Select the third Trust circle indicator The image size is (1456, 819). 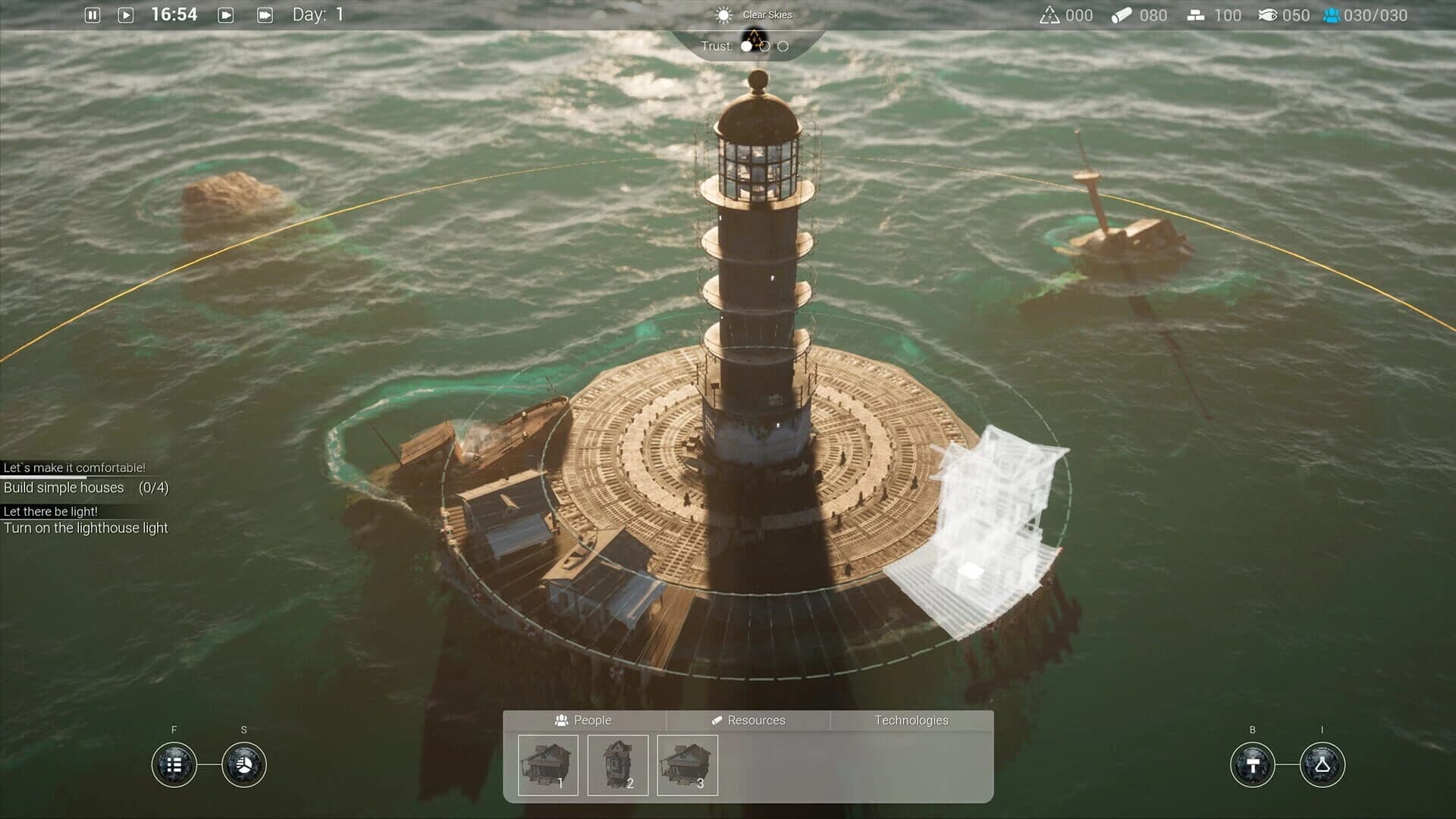pos(783,46)
